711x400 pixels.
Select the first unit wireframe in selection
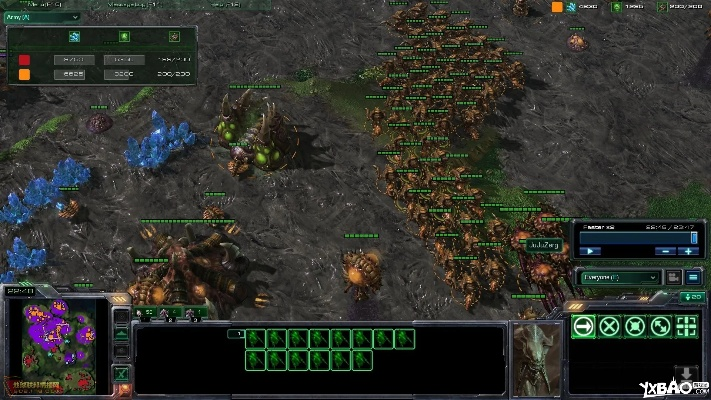(255, 338)
